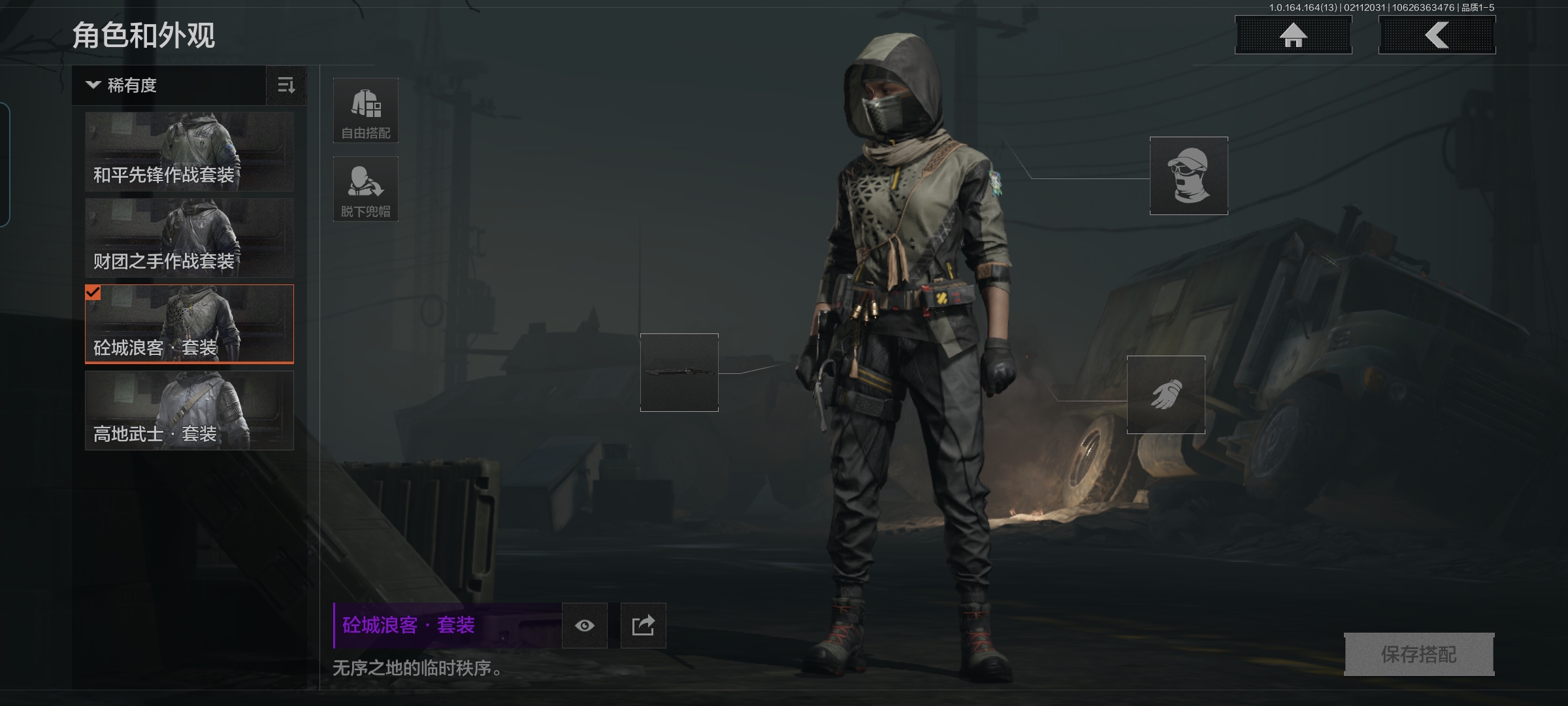Open the headgear mask slot
Screen dimensions: 1568x706
click(x=1188, y=176)
